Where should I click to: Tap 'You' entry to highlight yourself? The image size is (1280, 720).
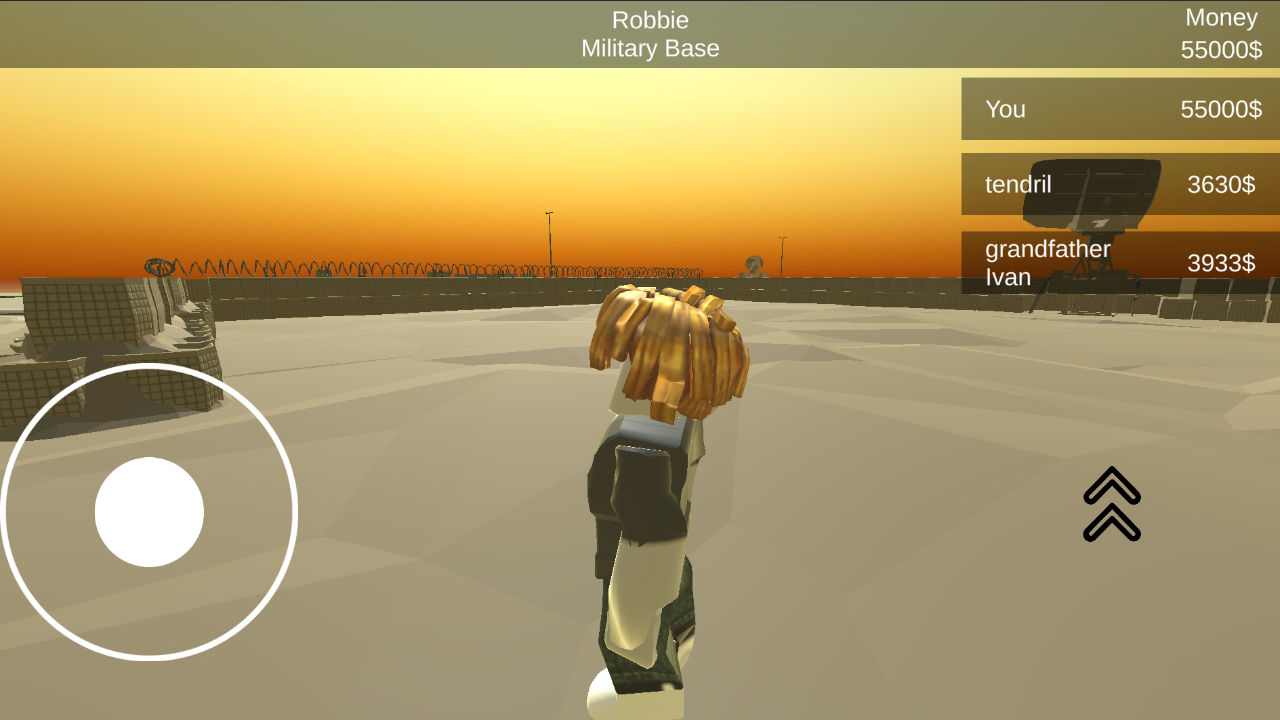pyautogui.click(x=1005, y=110)
